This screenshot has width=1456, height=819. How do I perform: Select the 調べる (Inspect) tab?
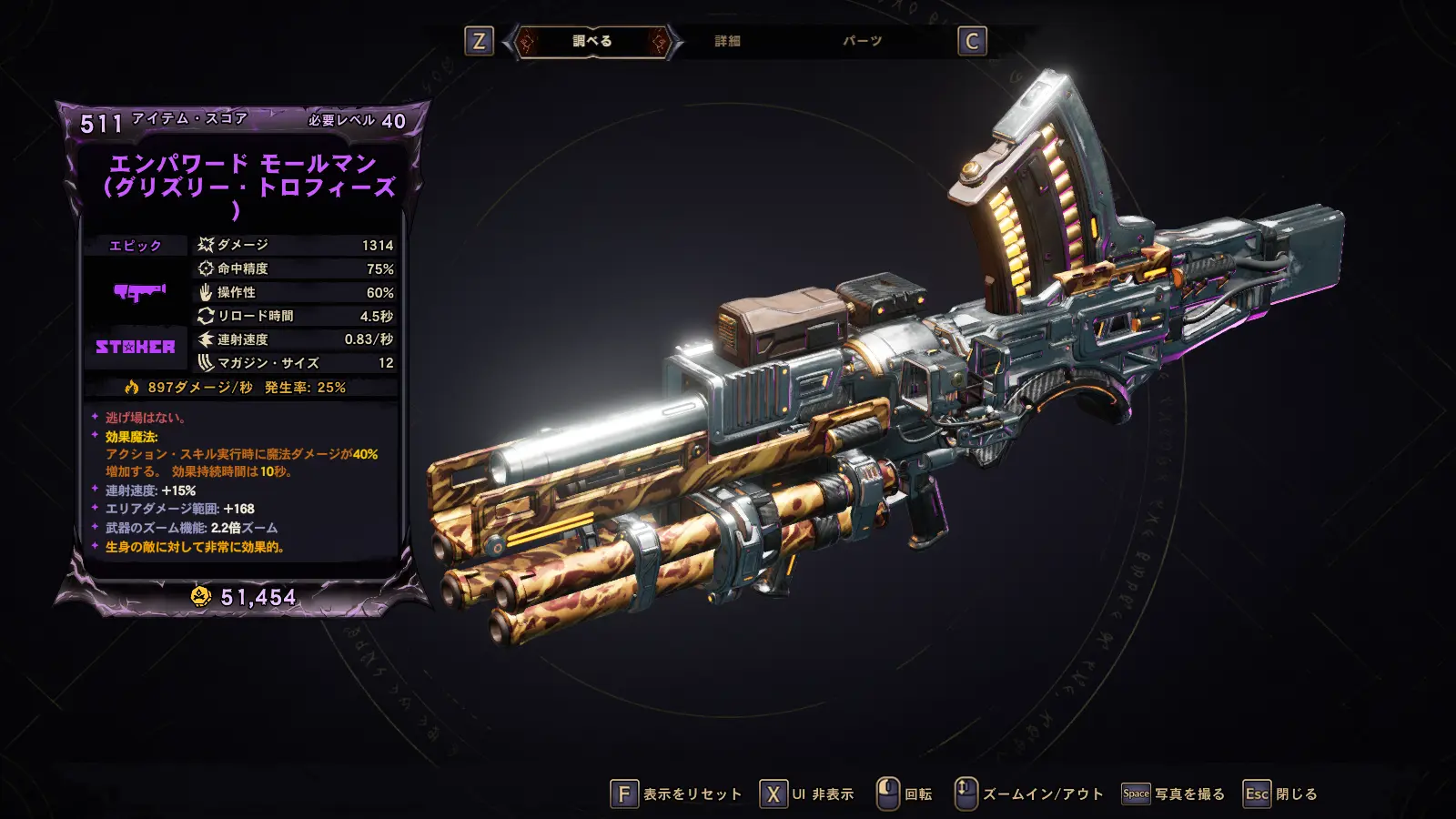[592, 41]
